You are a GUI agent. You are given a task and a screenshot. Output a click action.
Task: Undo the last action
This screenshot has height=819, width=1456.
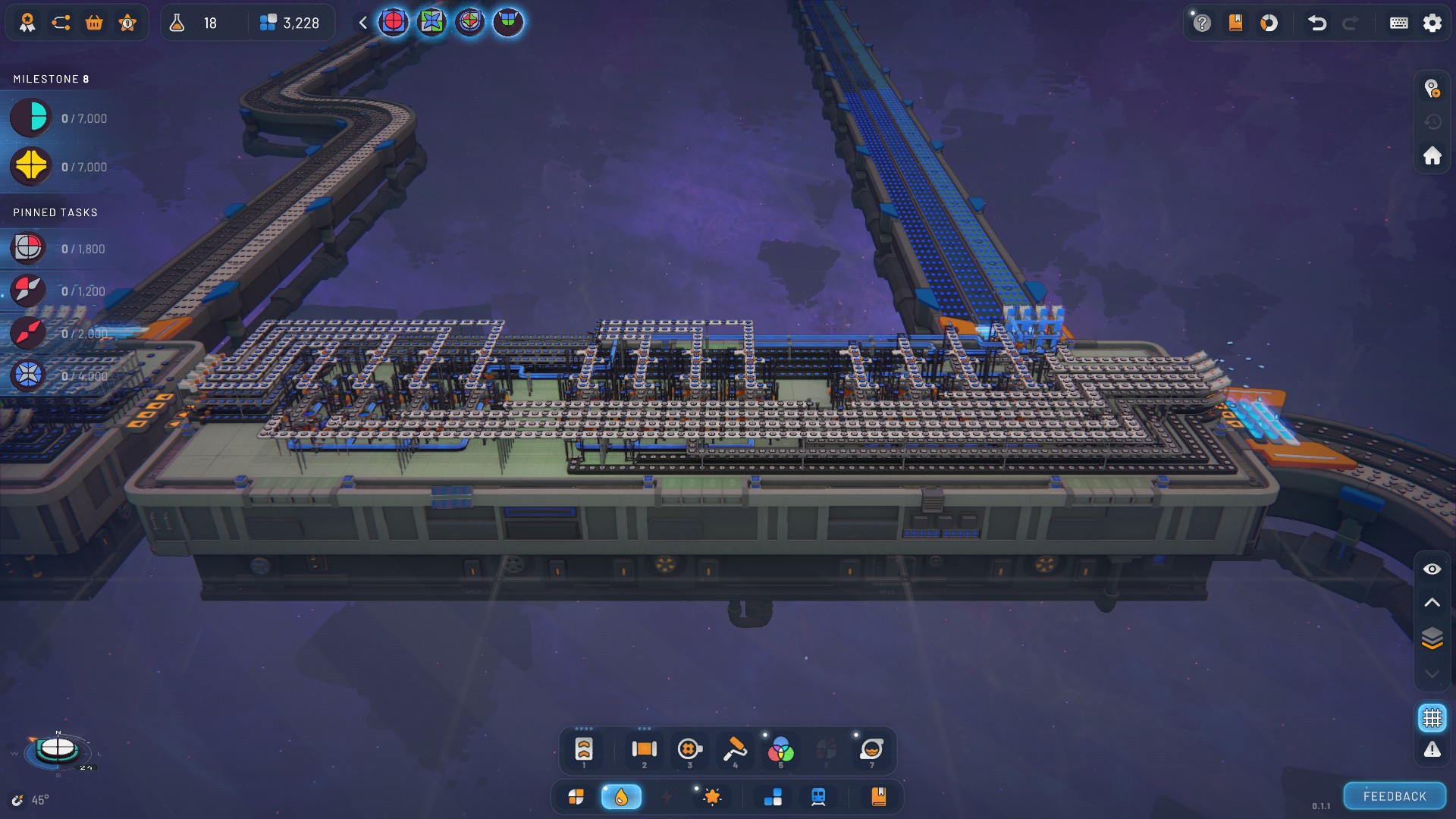(1317, 23)
